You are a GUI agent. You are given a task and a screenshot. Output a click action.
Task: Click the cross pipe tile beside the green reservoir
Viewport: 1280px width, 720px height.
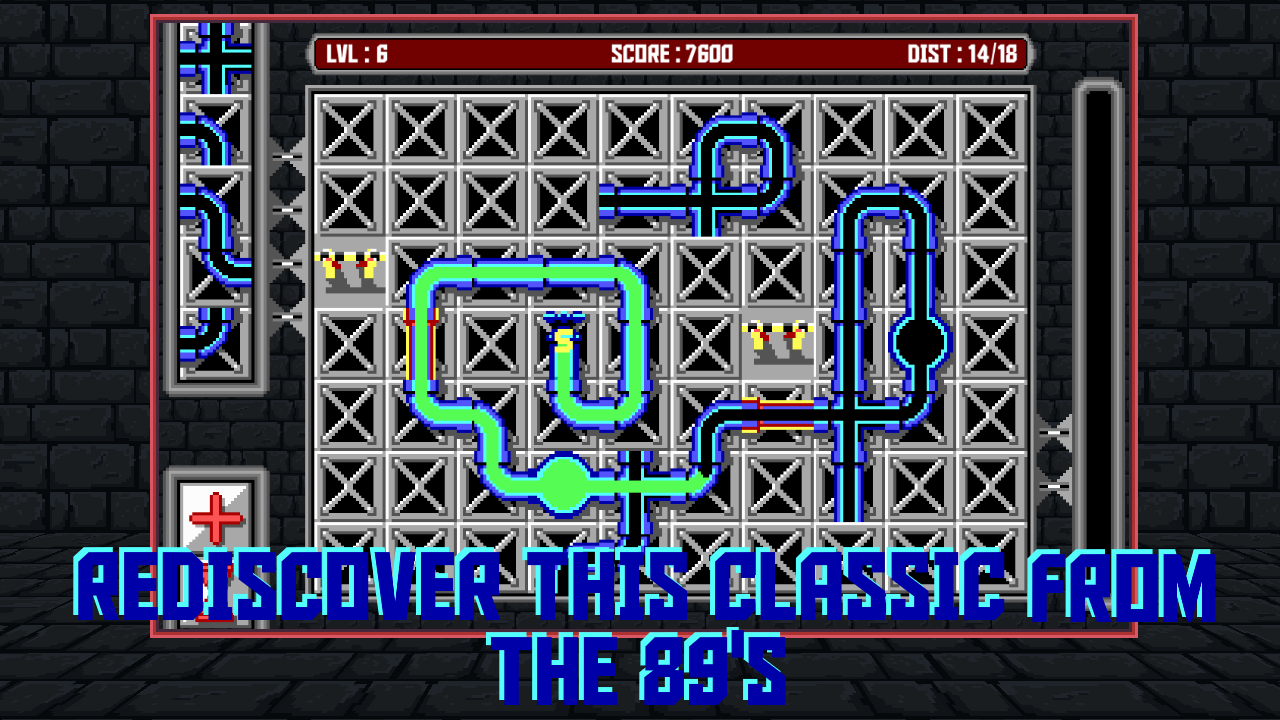pos(635,485)
